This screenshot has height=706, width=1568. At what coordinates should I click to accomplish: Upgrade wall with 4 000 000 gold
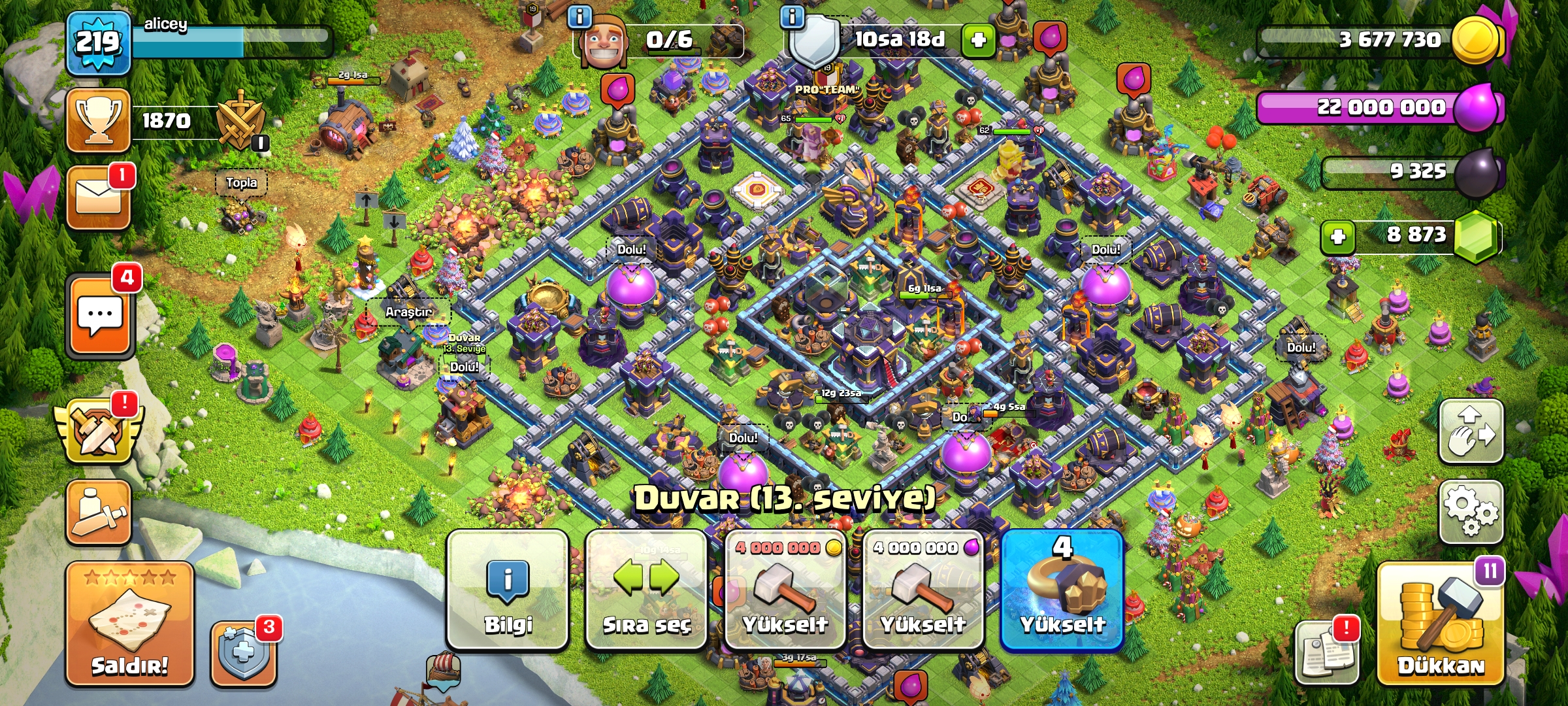785,590
